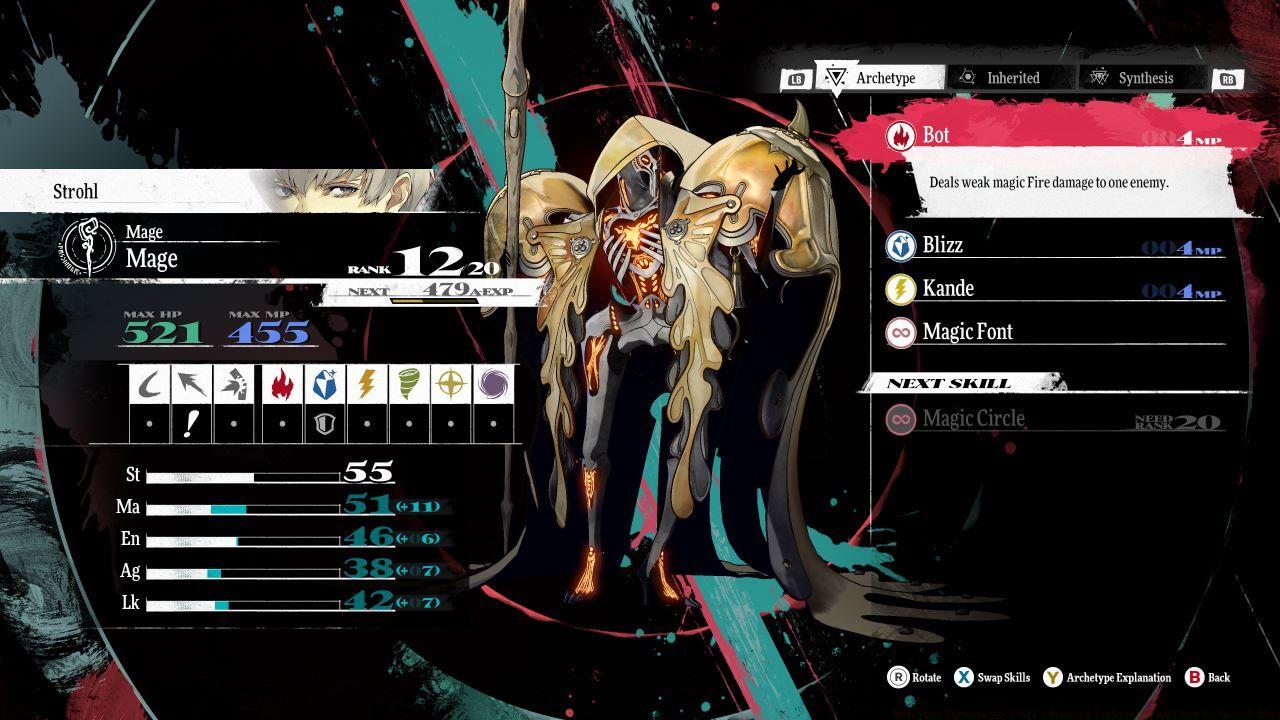Select the lightning bolt affinity icon
The height and width of the screenshot is (720, 1280).
(367, 384)
